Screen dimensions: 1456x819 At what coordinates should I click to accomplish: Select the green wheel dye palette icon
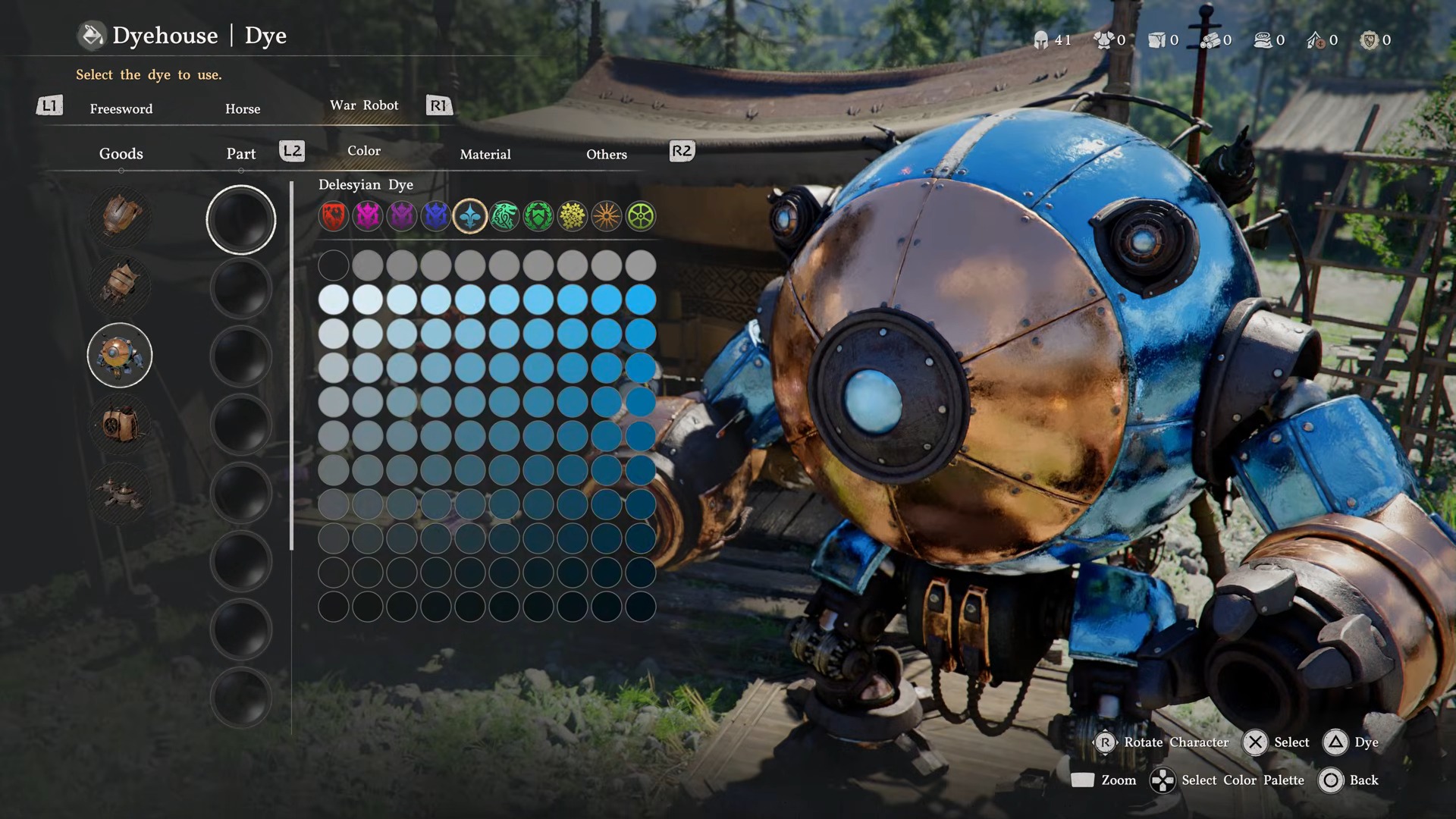pyautogui.click(x=640, y=216)
